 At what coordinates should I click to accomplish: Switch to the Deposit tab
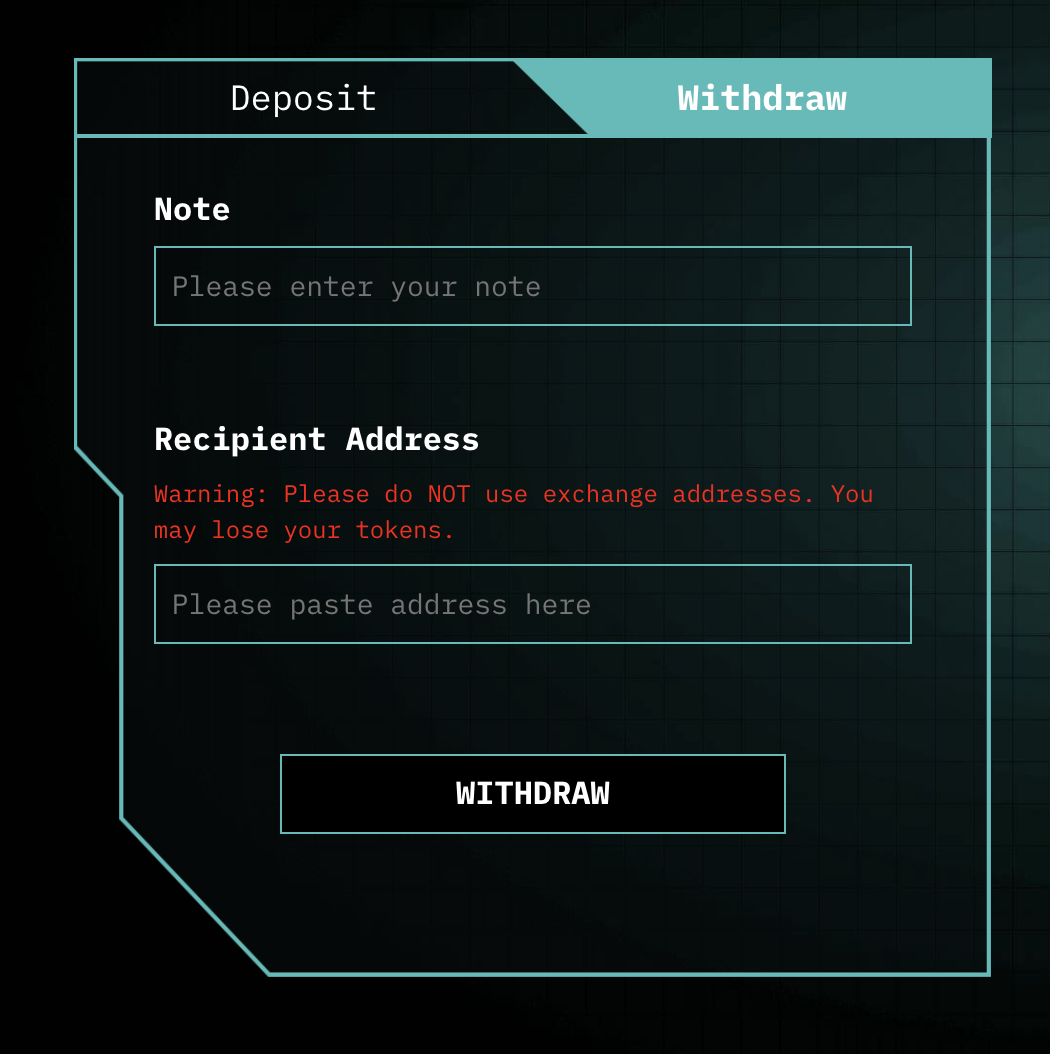click(303, 98)
